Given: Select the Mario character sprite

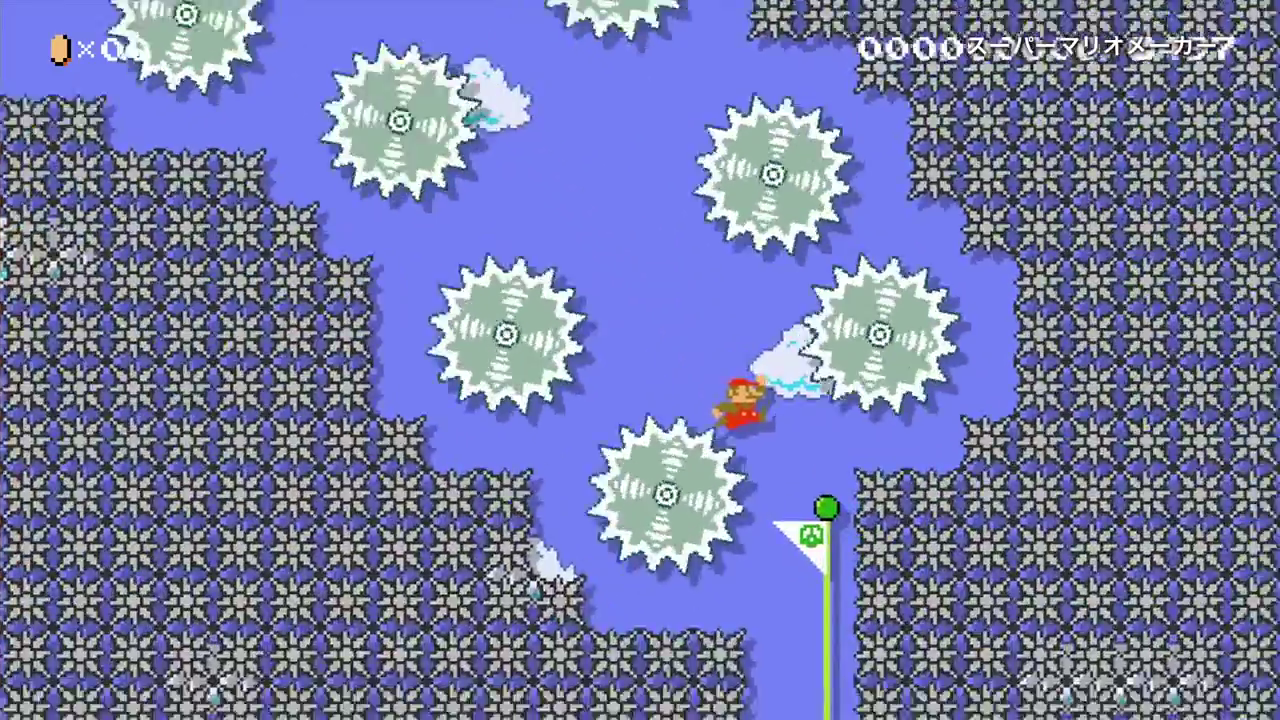Looking at the screenshot, I should (742, 400).
